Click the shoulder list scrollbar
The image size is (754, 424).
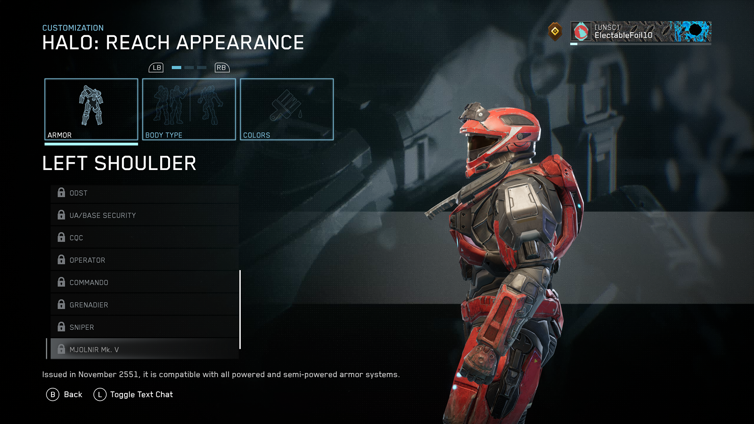tap(240, 309)
